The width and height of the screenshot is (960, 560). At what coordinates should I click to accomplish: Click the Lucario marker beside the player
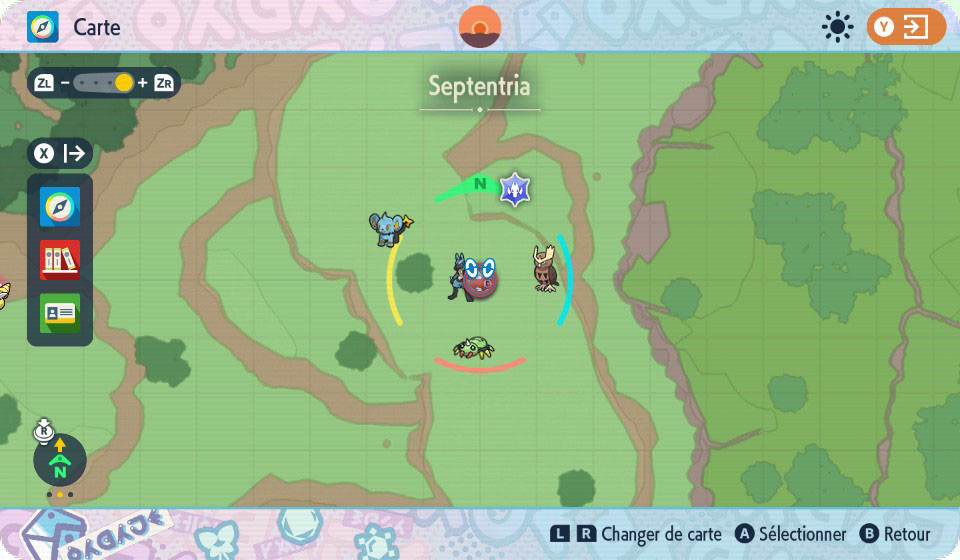(x=459, y=275)
